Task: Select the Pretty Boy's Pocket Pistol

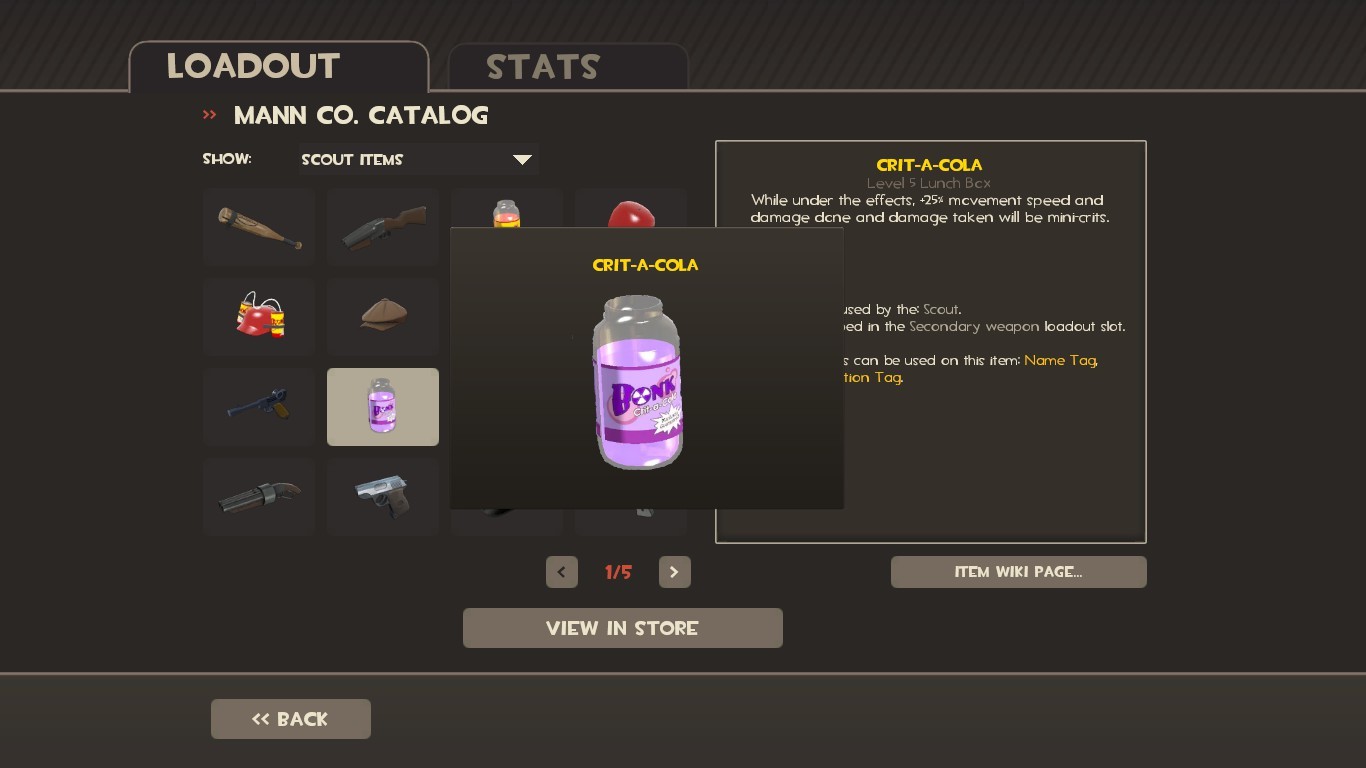Action: (x=382, y=497)
